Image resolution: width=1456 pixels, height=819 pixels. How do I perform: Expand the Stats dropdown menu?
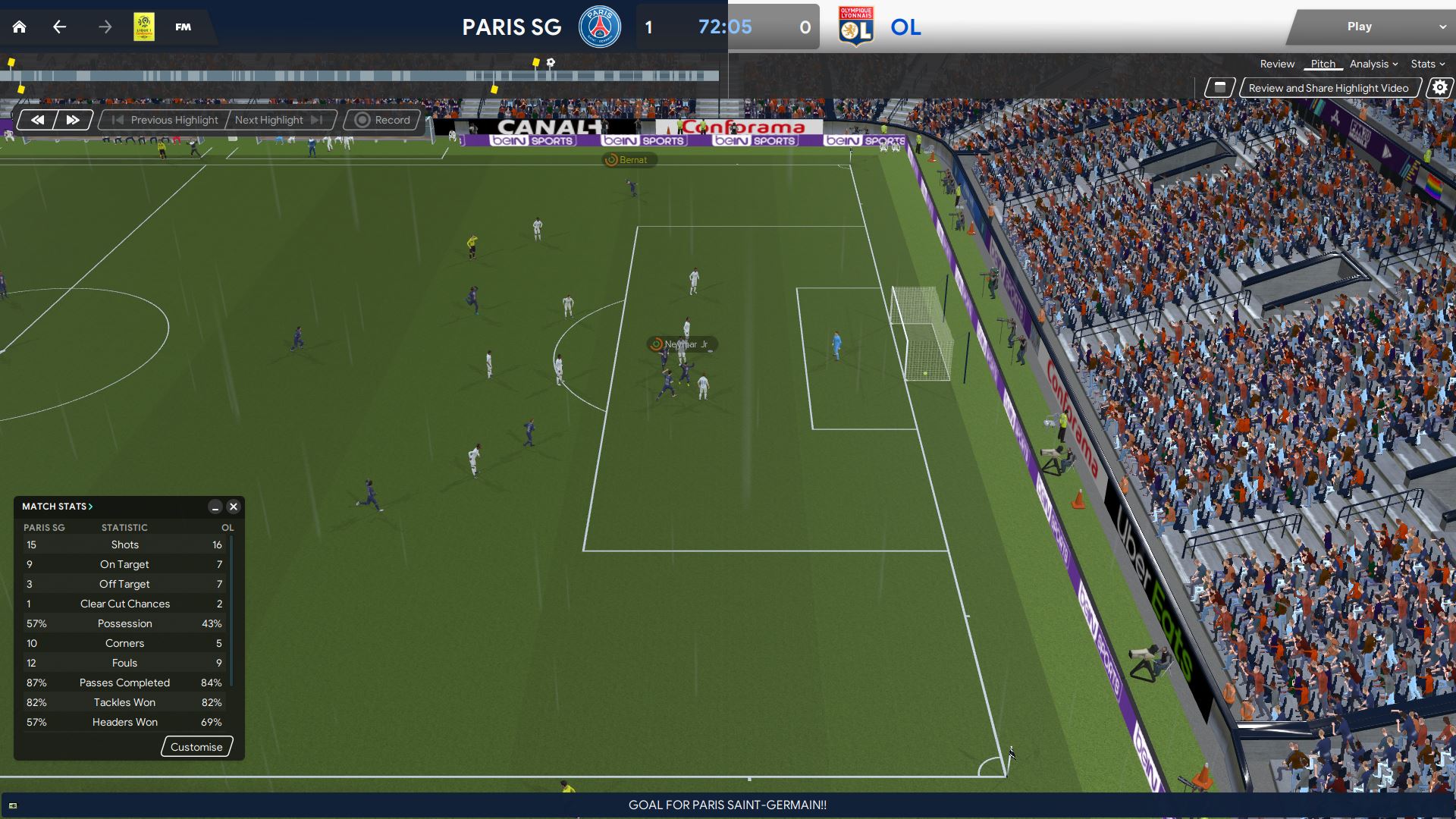pos(1427,64)
